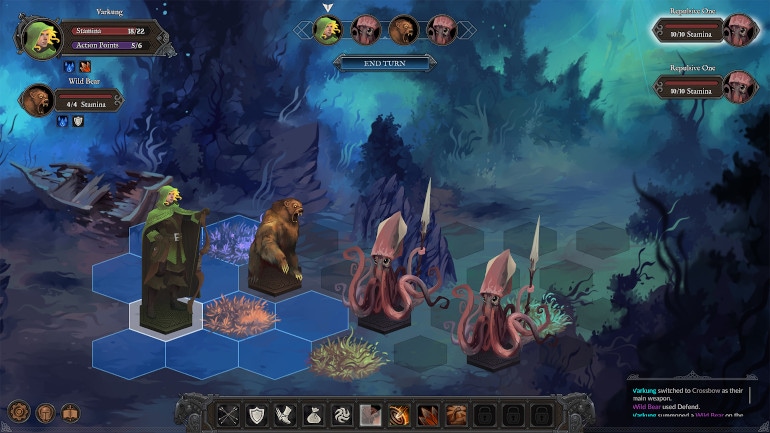The width and height of the screenshot is (770, 433).
Task: Open the combat log text panel
Action: point(697,403)
